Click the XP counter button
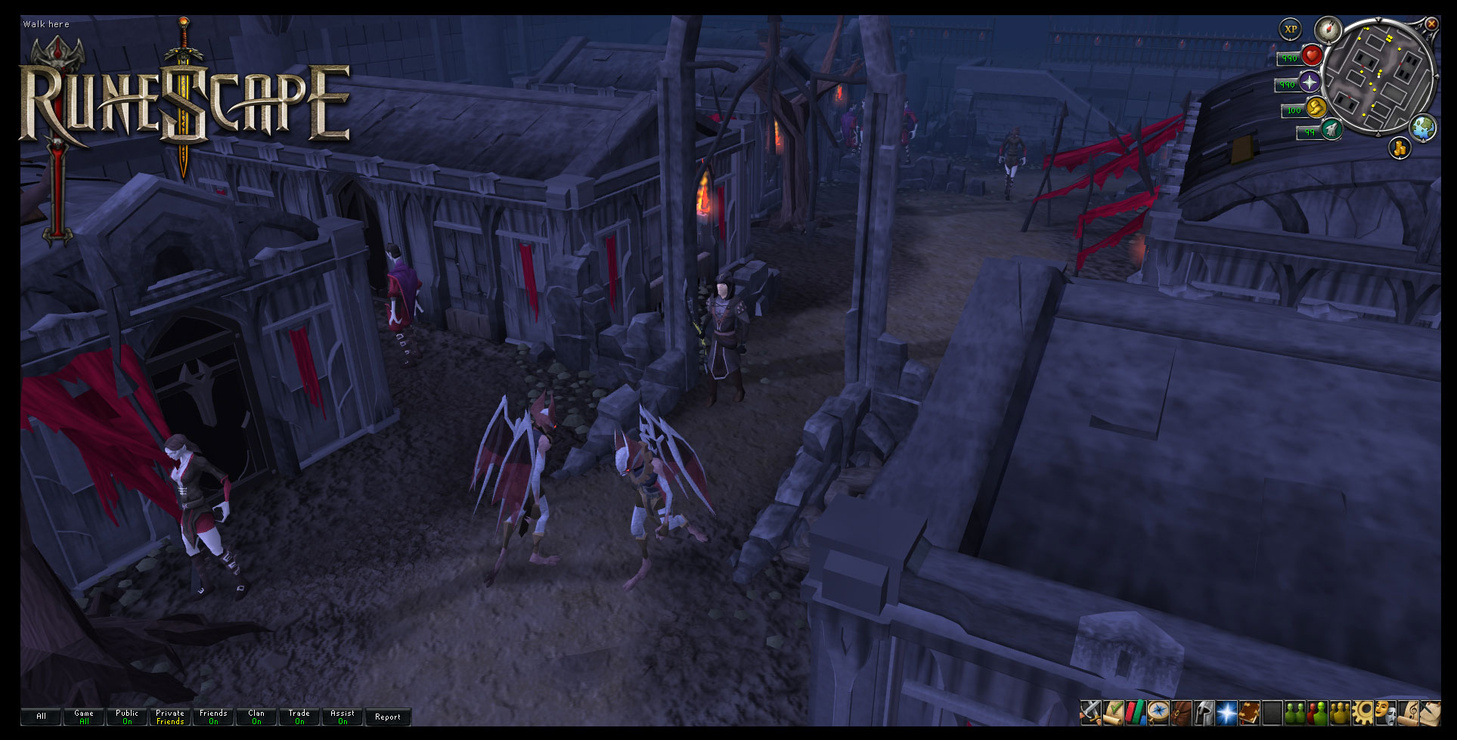The height and width of the screenshot is (740, 1457). (1292, 29)
